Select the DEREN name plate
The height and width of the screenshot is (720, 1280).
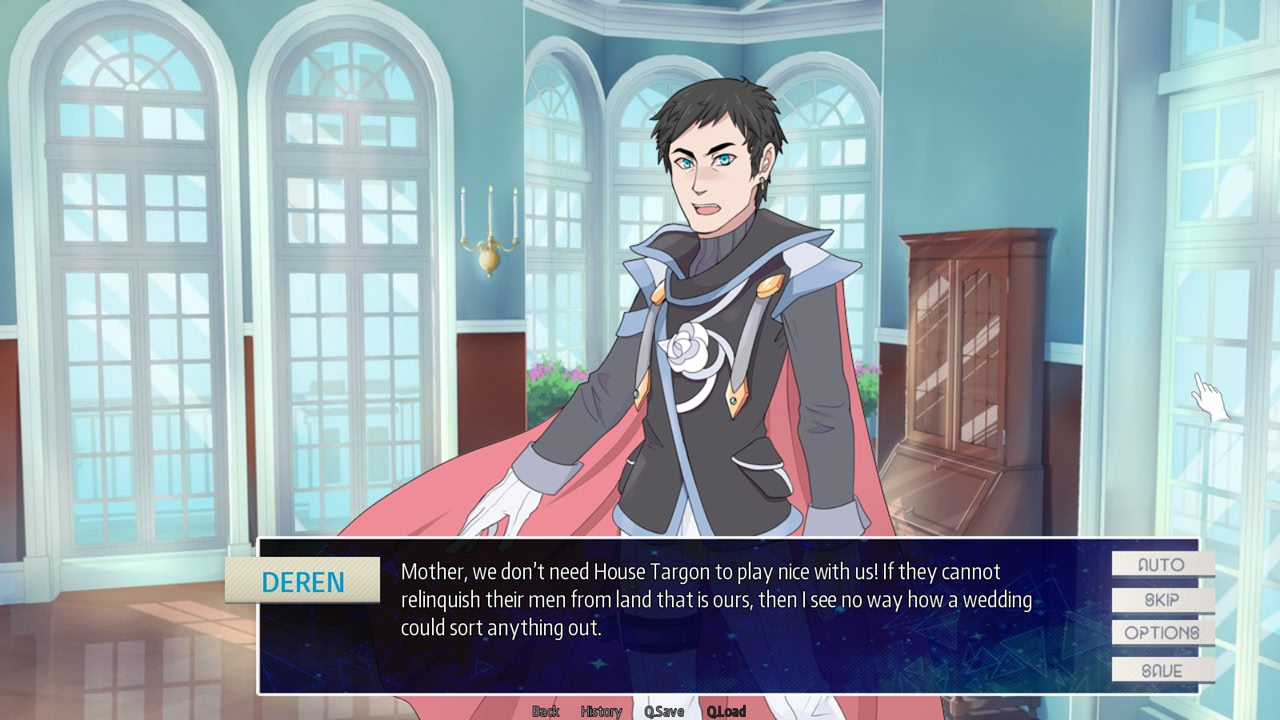point(303,581)
